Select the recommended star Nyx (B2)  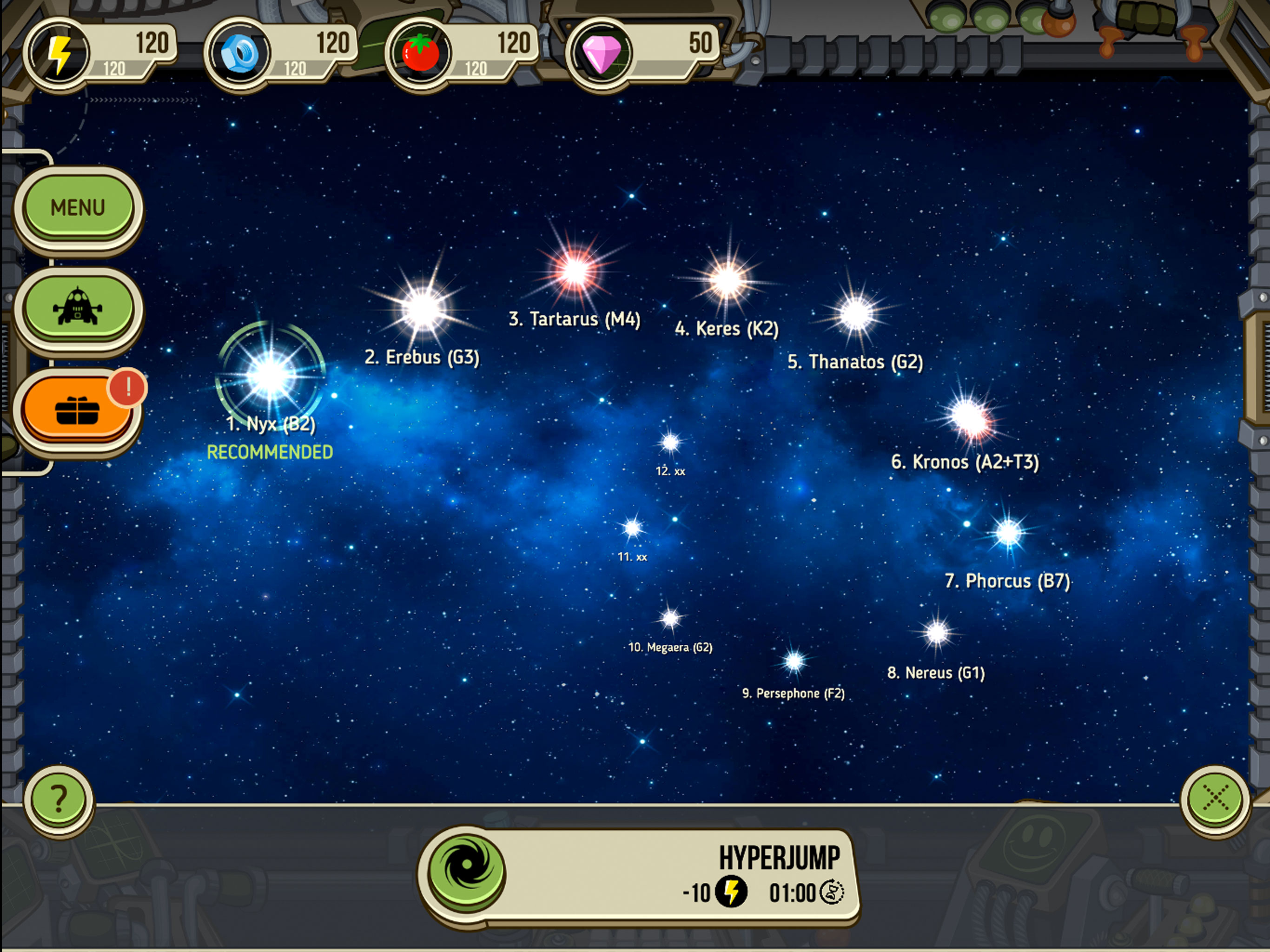tap(271, 376)
